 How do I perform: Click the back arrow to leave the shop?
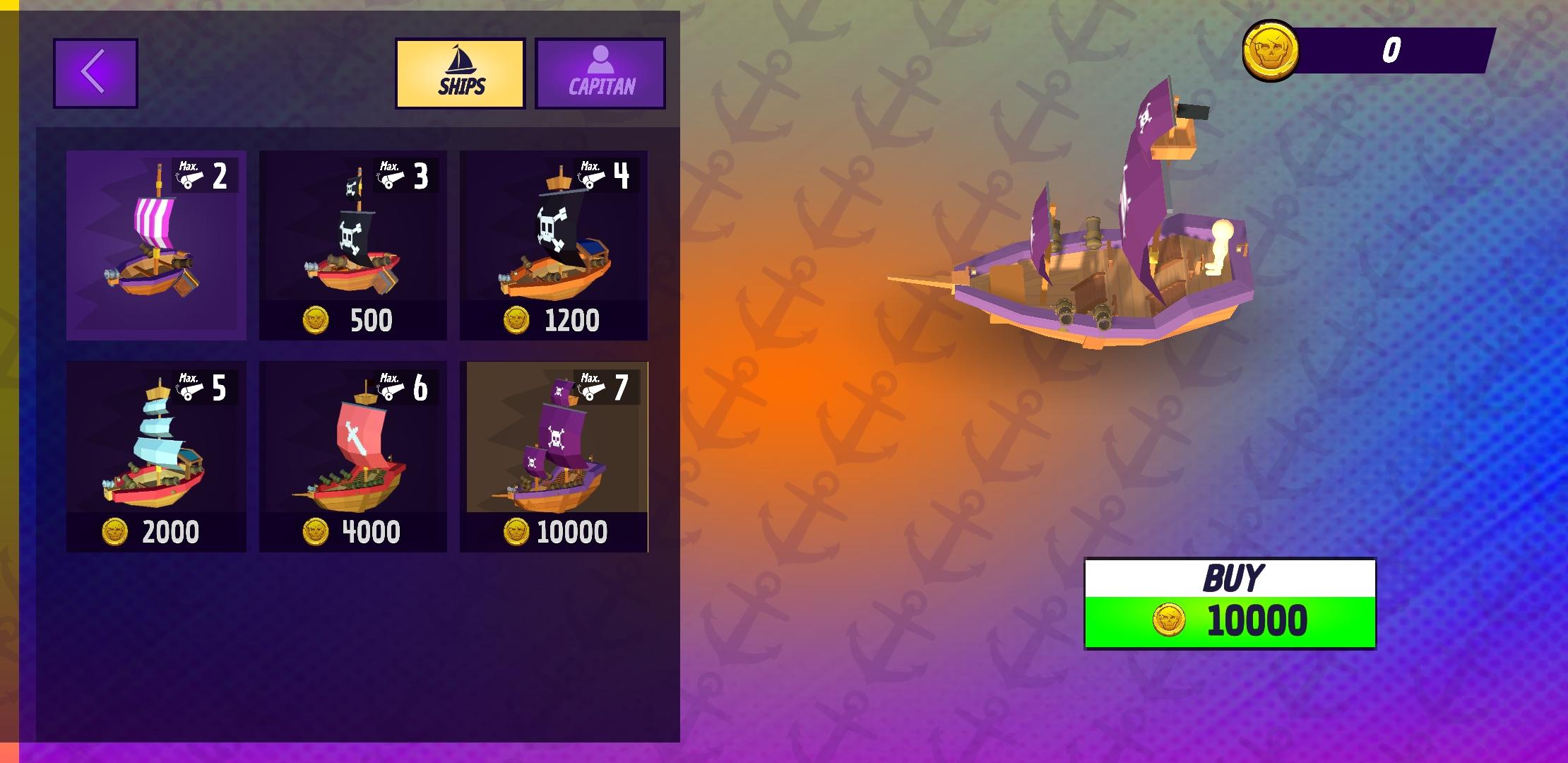[95, 71]
